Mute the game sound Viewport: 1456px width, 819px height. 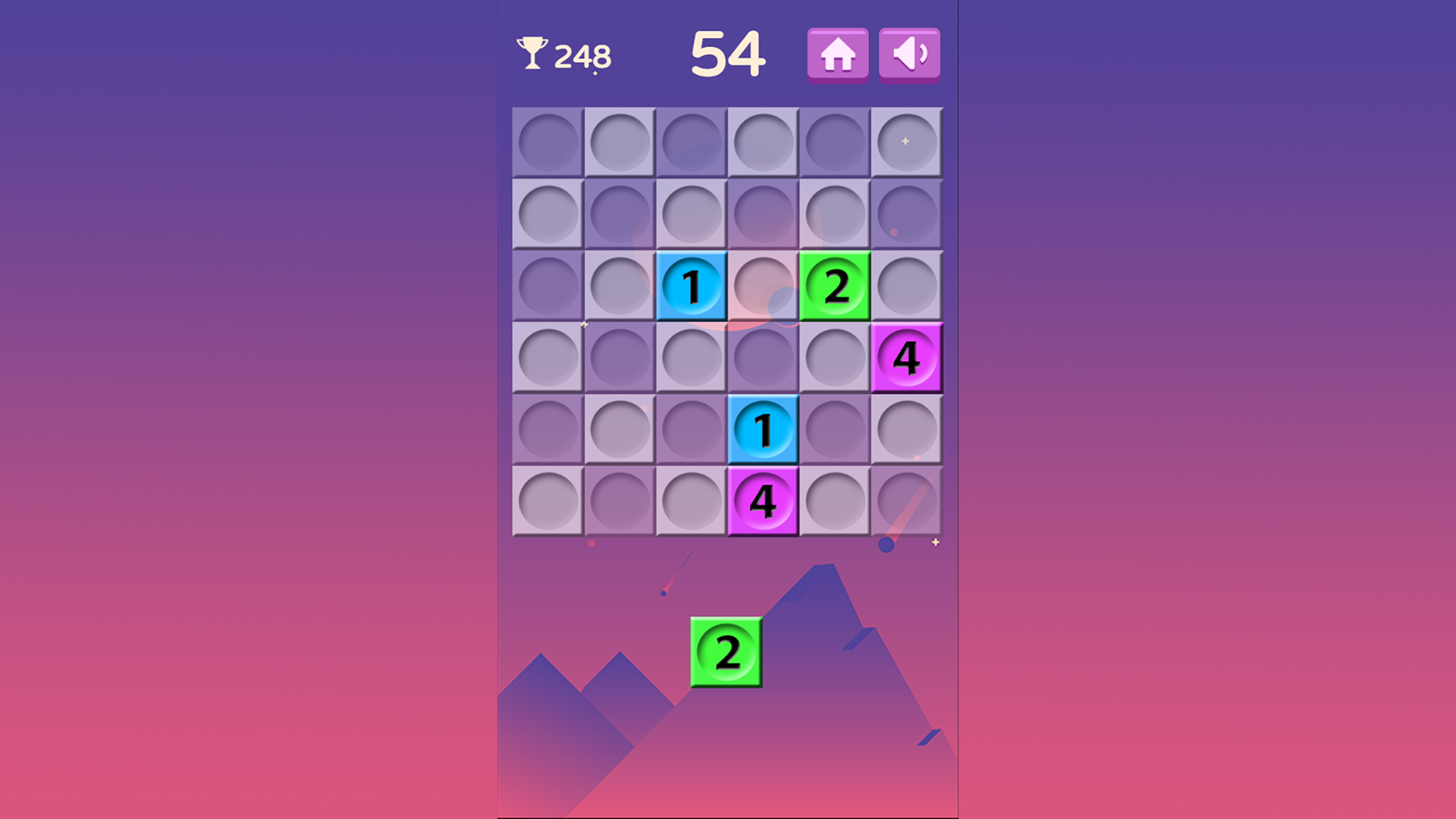click(908, 54)
